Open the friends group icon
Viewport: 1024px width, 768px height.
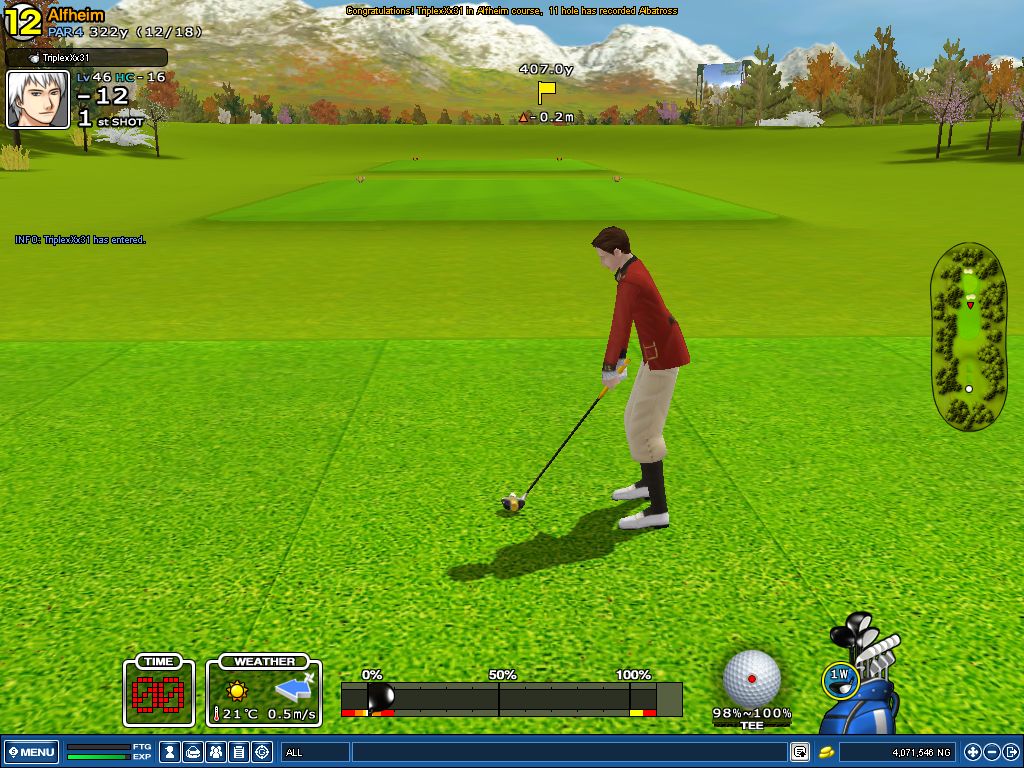(x=216, y=751)
